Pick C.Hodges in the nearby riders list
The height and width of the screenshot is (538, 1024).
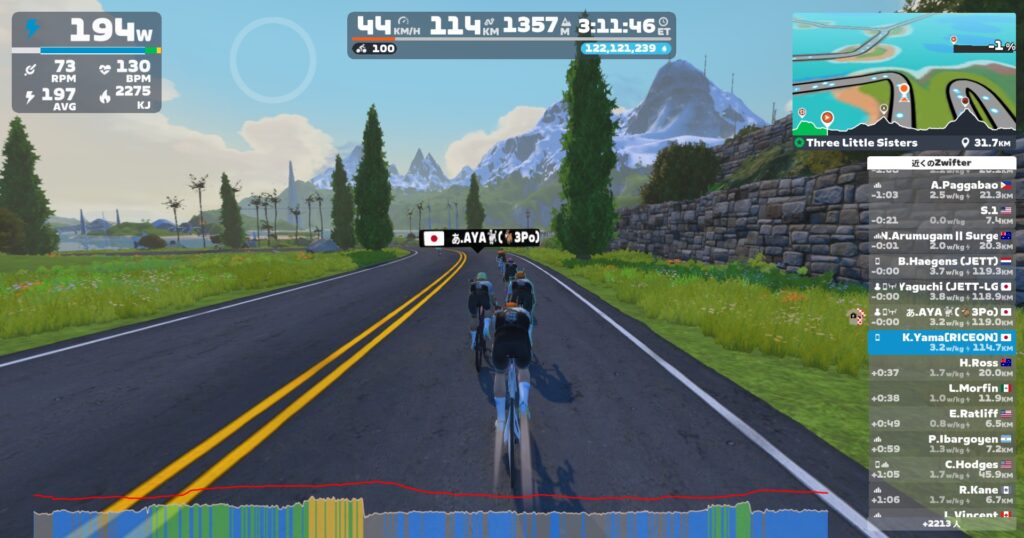pos(940,470)
